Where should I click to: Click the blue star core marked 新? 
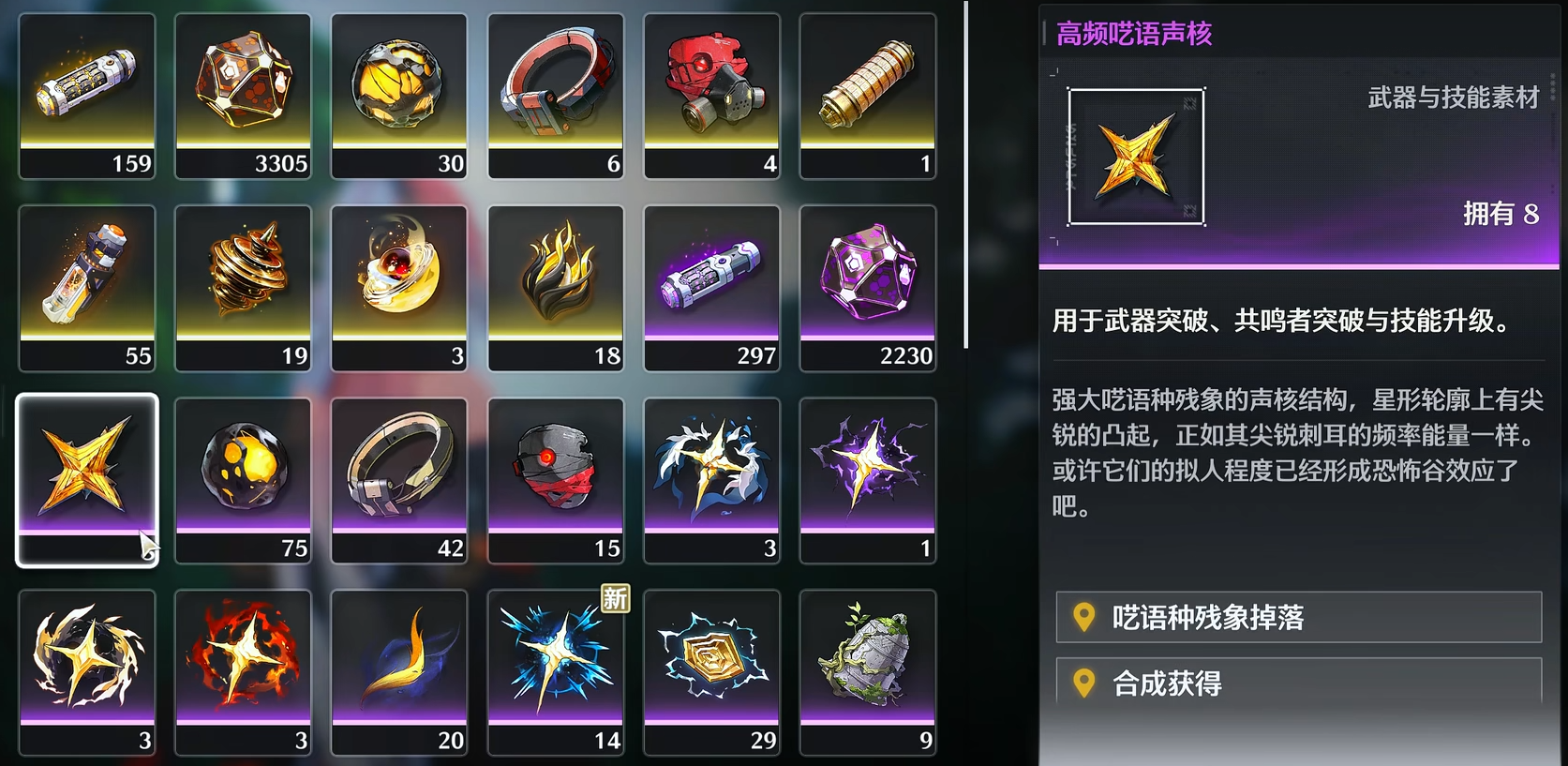[556, 668]
